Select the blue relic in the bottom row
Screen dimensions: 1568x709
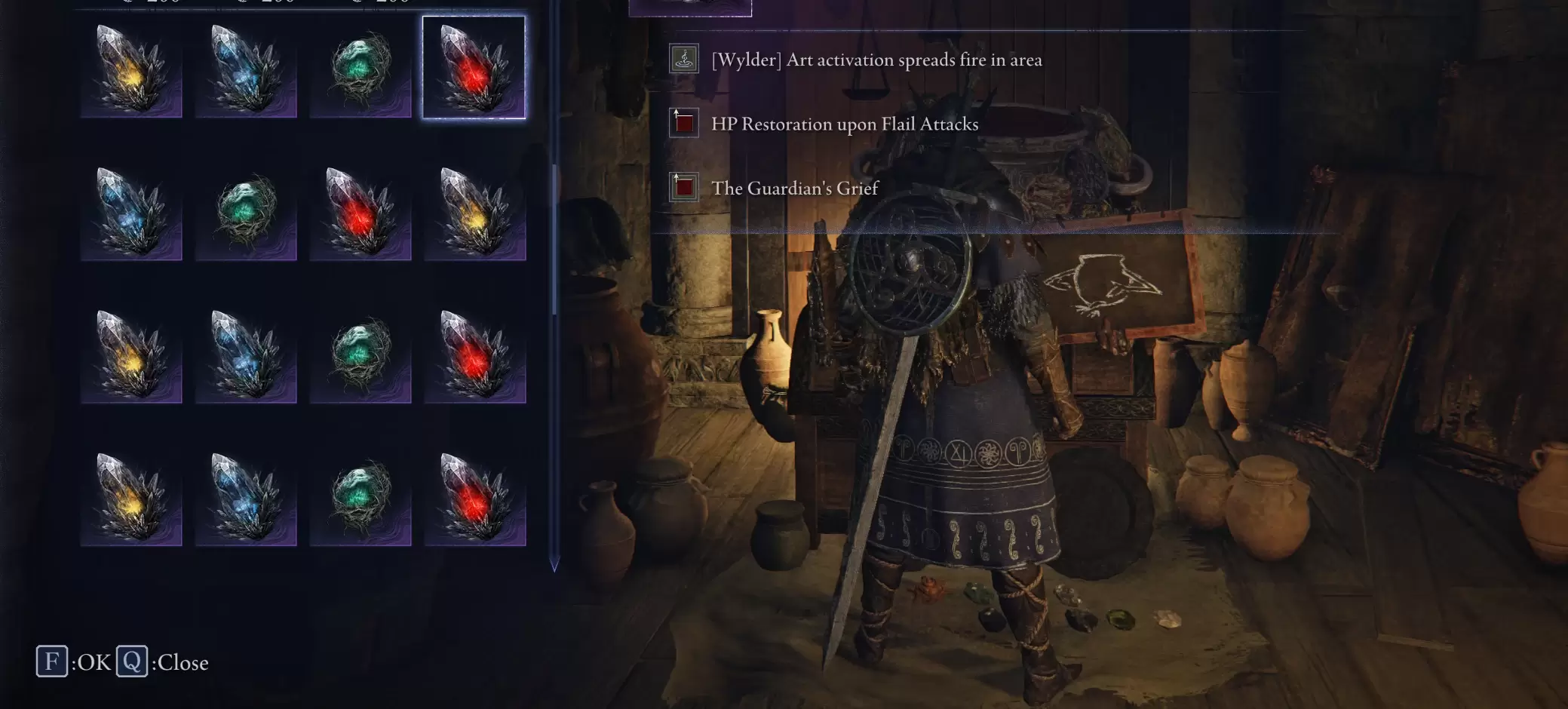click(x=246, y=498)
